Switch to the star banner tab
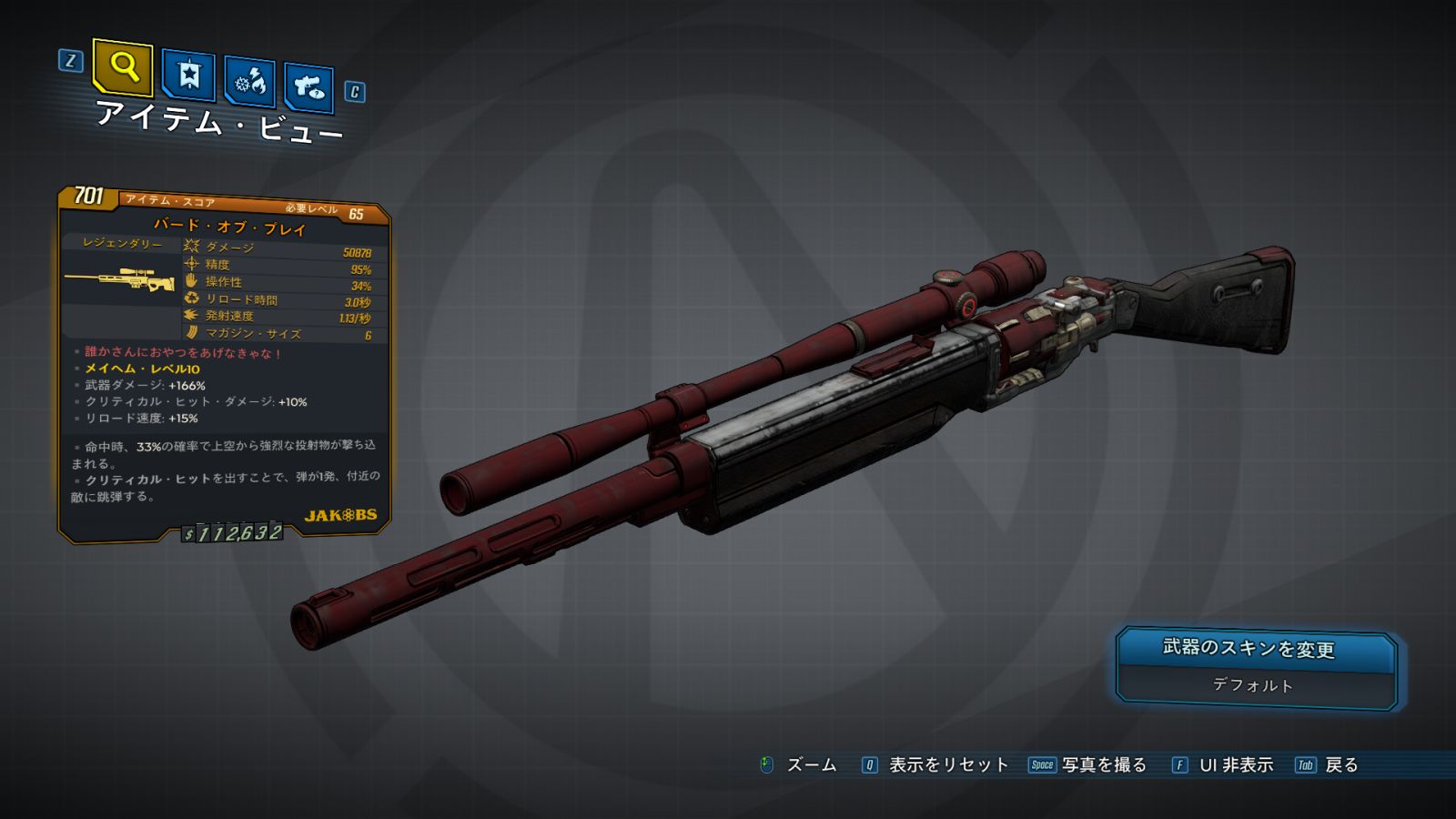 pos(188,76)
